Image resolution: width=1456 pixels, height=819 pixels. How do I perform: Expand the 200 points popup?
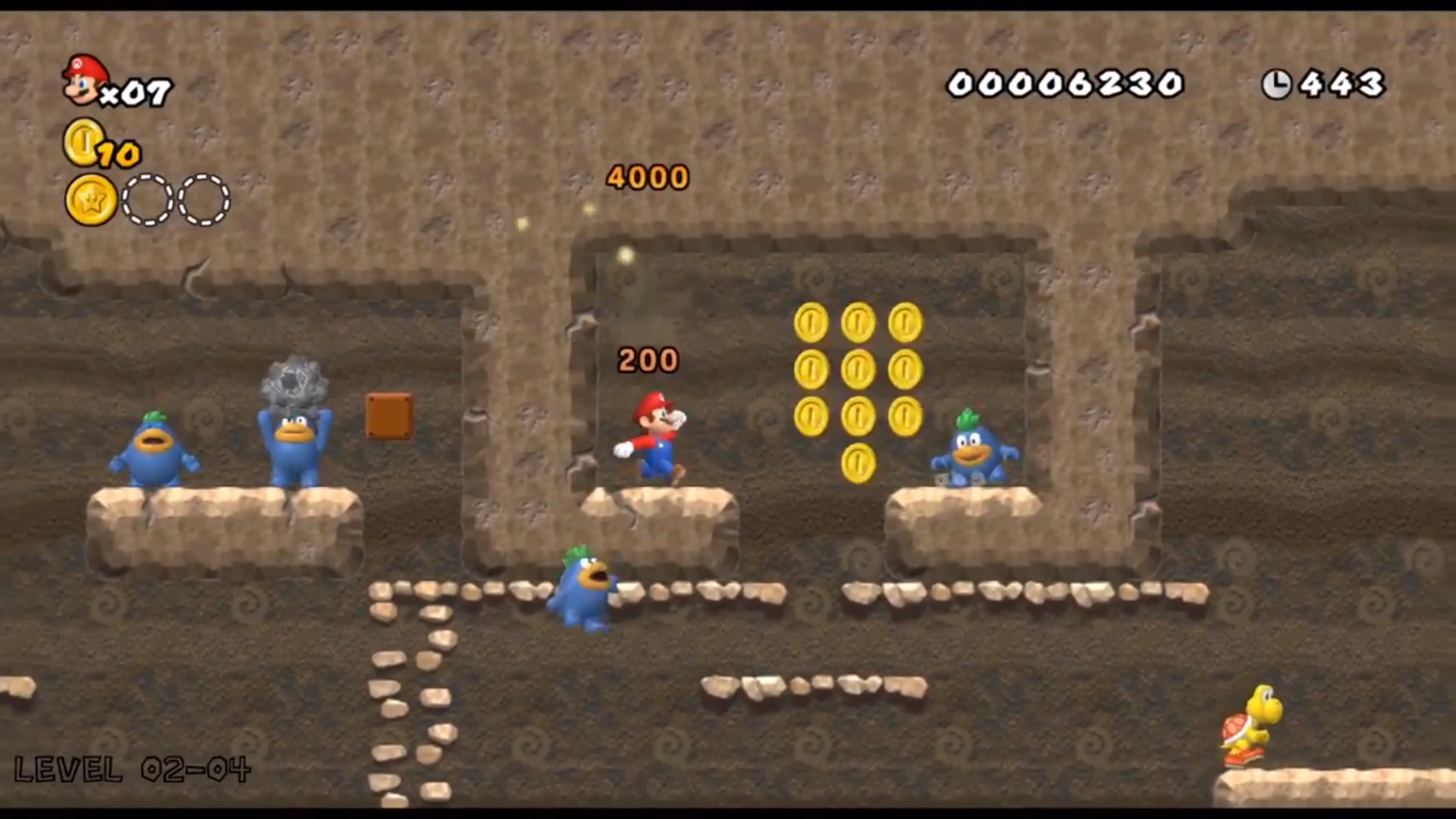(647, 359)
